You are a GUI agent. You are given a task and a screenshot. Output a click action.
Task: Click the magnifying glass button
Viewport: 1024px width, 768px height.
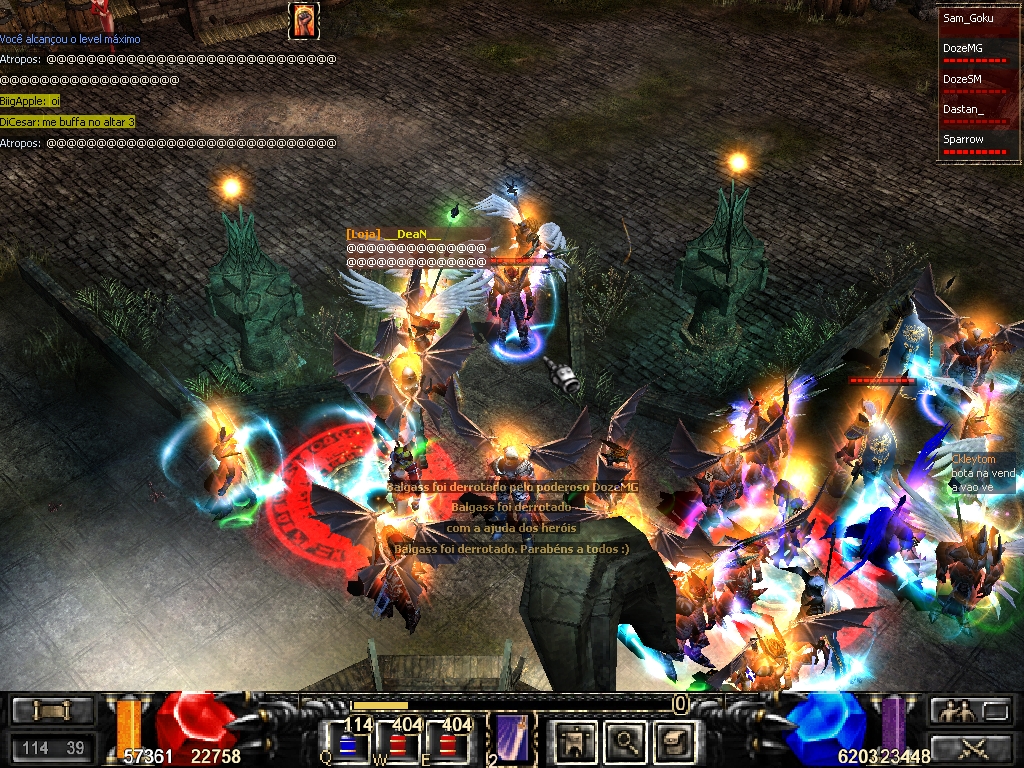pyautogui.click(x=626, y=741)
